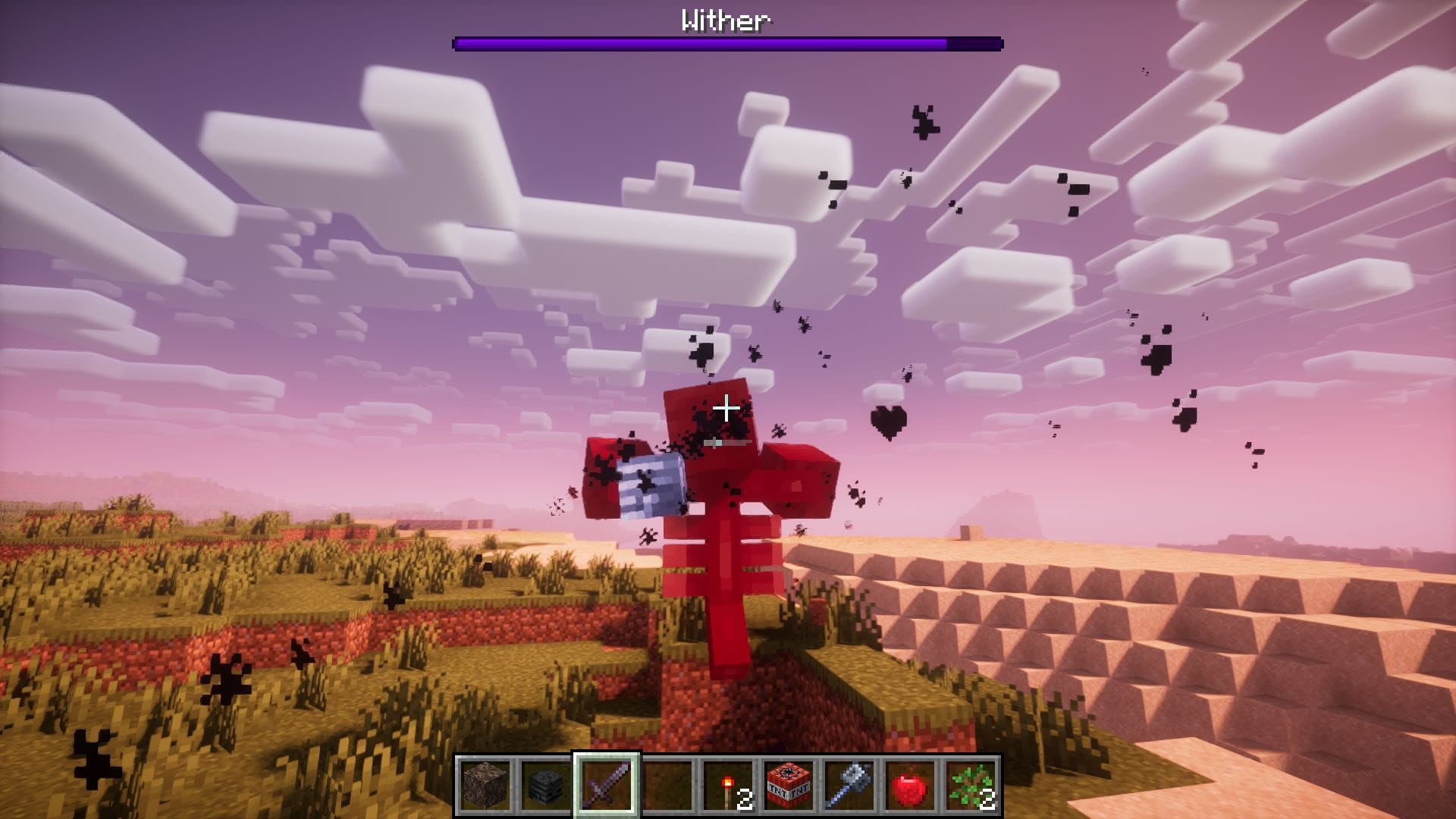Click the empty right end of the boss bar

[978, 43]
